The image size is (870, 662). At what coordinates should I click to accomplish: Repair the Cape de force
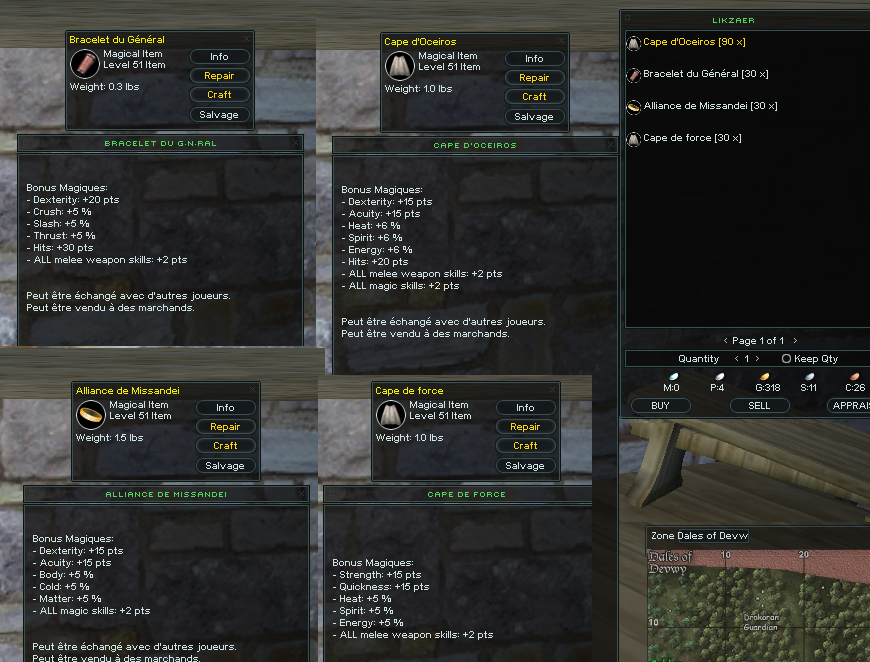525,427
